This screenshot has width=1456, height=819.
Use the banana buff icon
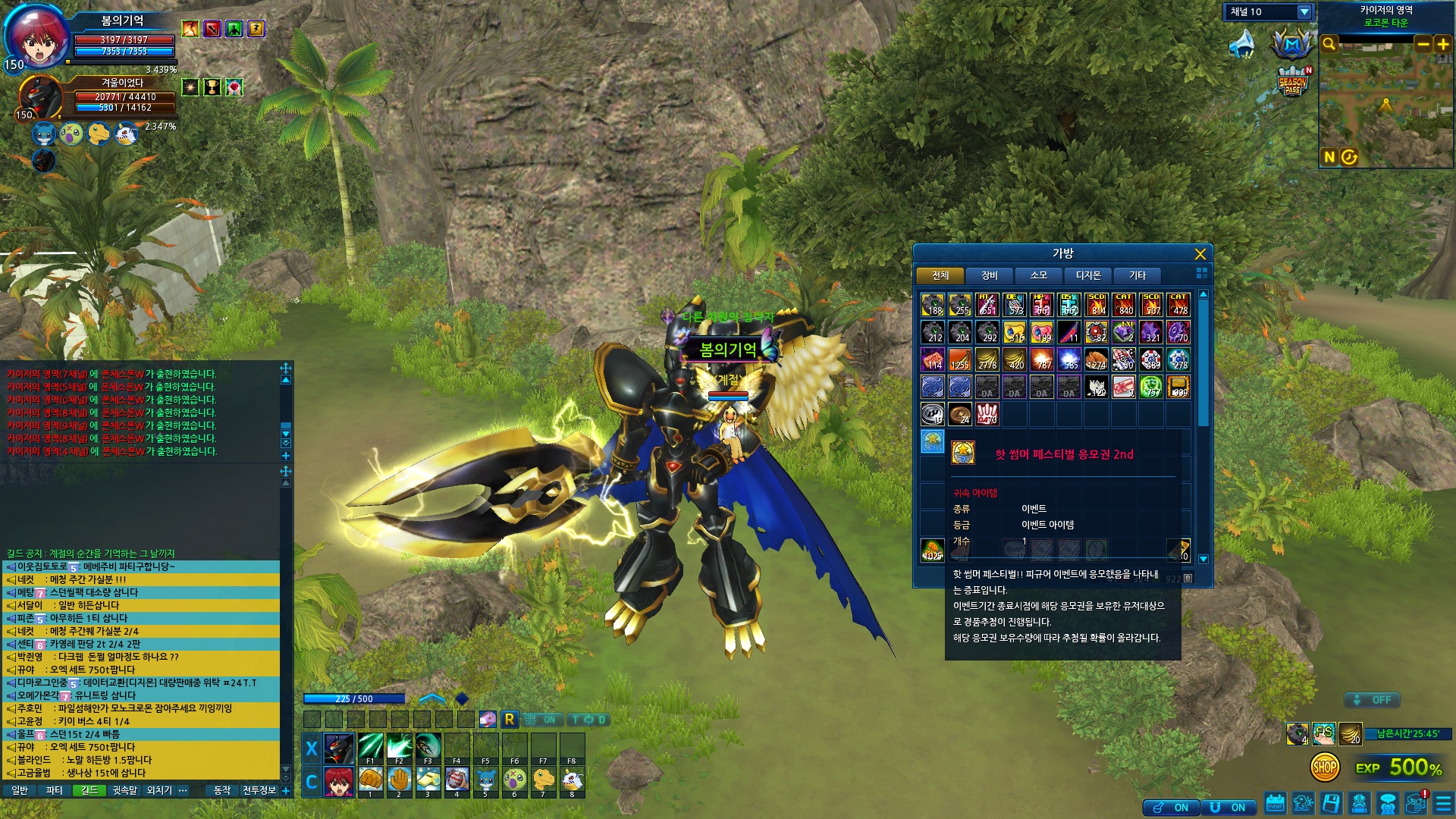[x=1351, y=733]
